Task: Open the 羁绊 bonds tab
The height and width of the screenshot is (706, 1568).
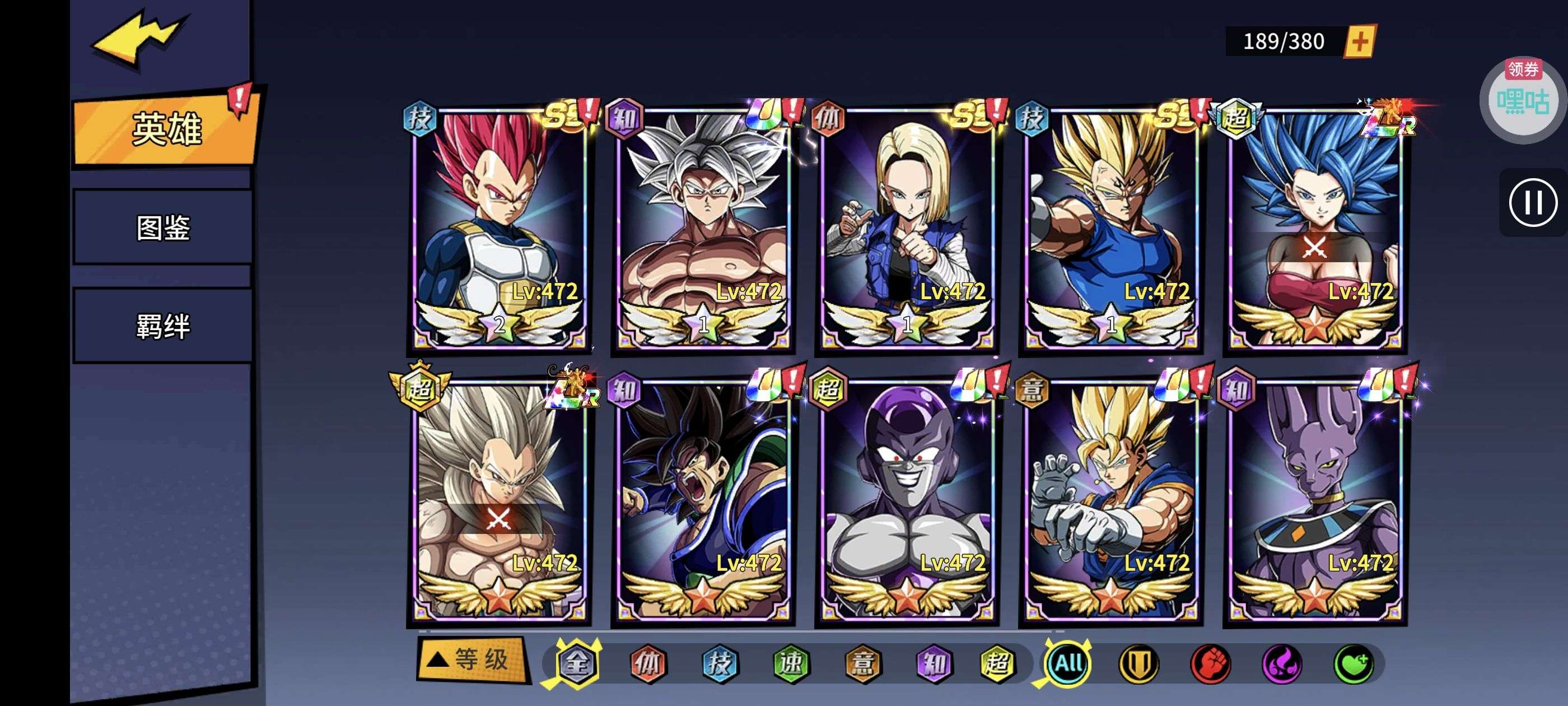Action: coord(163,326)
